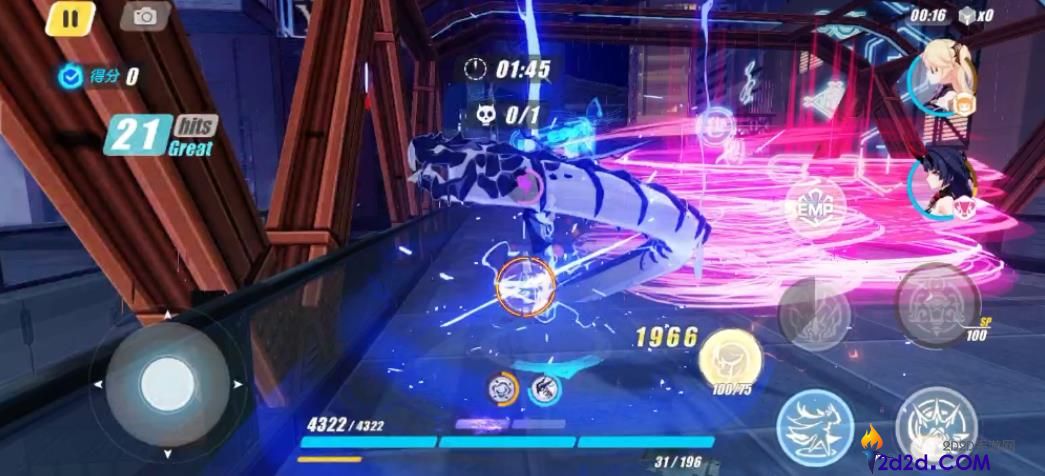Use the blue weapon skill button
1045x476 pixels.
[x=814, y=423]
